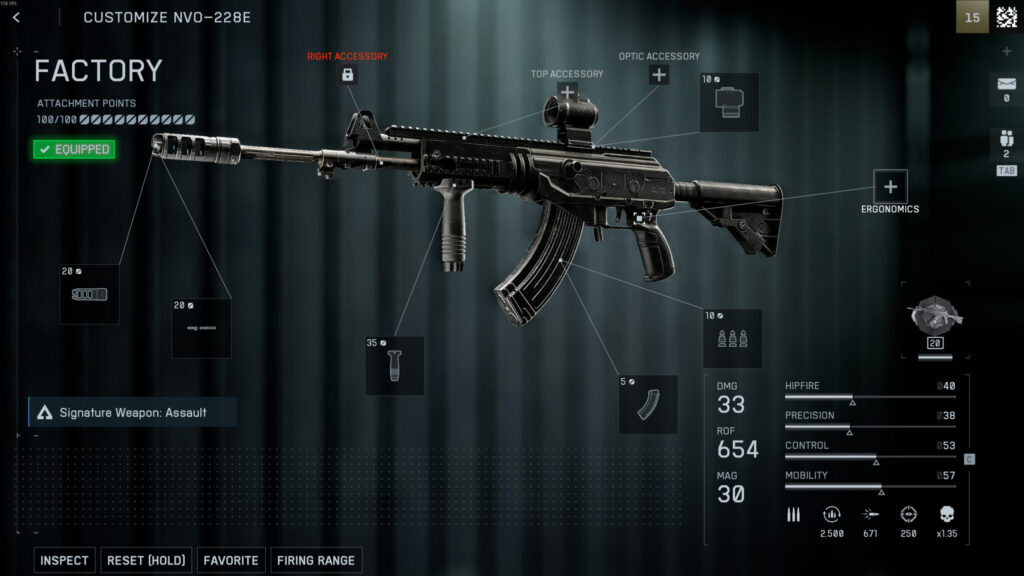1024x576 pixels.
Task: Click the player profile emblem
Action: tap(1006, 17)
